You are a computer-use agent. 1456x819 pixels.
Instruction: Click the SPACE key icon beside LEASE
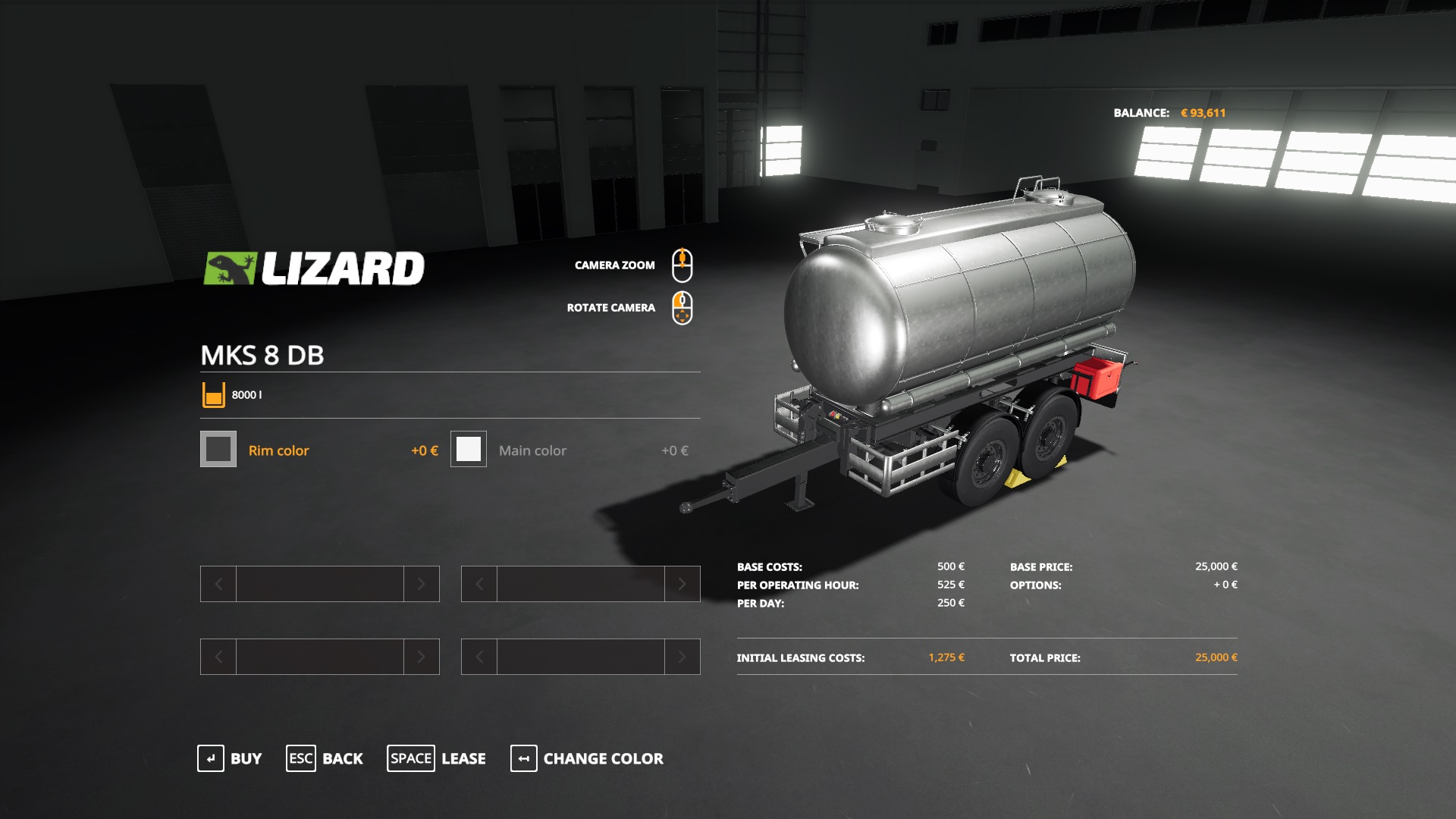point(411,758)
